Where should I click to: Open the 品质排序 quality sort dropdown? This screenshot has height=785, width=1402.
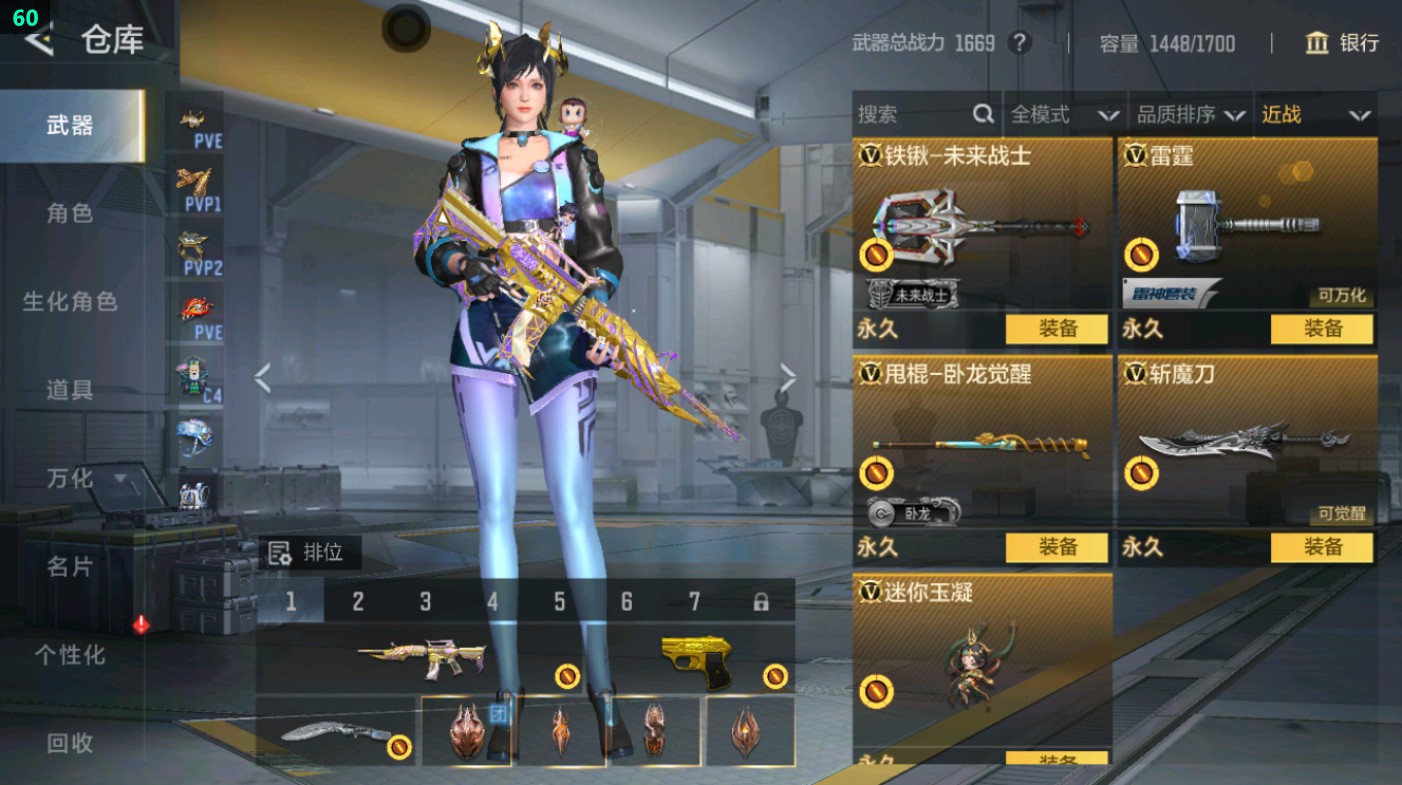click(1190, 114)
